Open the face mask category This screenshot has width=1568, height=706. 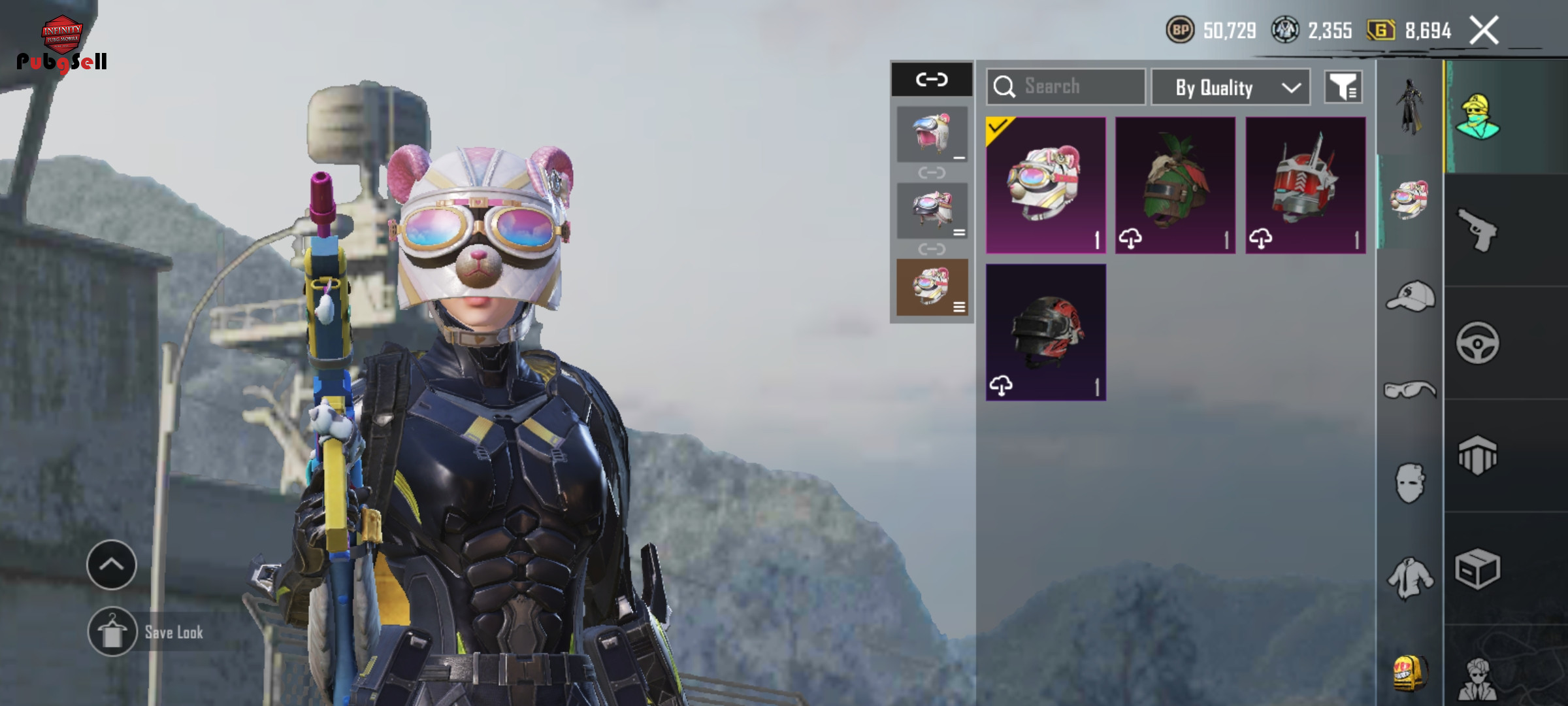pos(1410,483)
